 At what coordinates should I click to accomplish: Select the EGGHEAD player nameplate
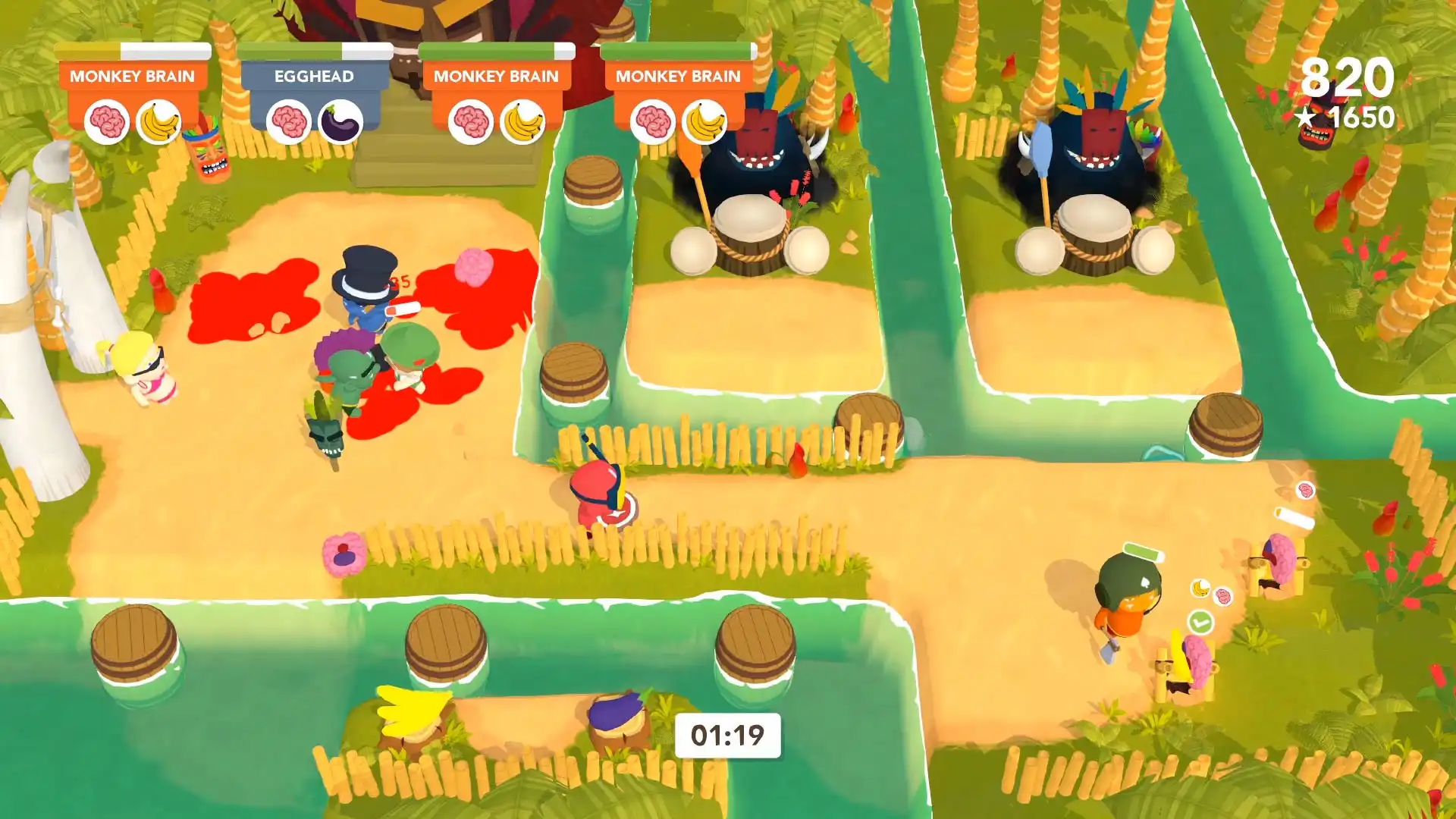(315, 74)
